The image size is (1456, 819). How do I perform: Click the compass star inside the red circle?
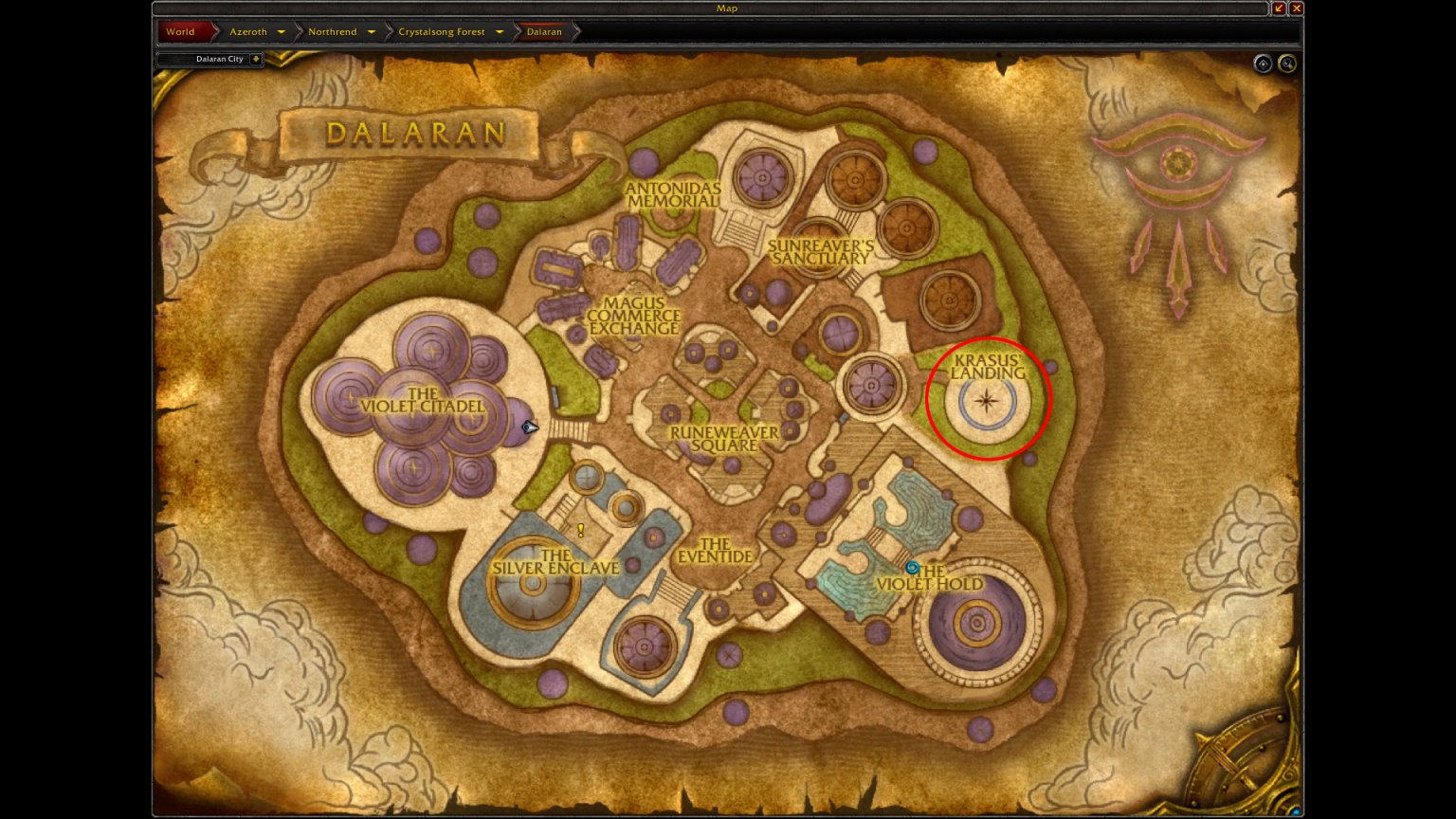(x=987, y=402)
